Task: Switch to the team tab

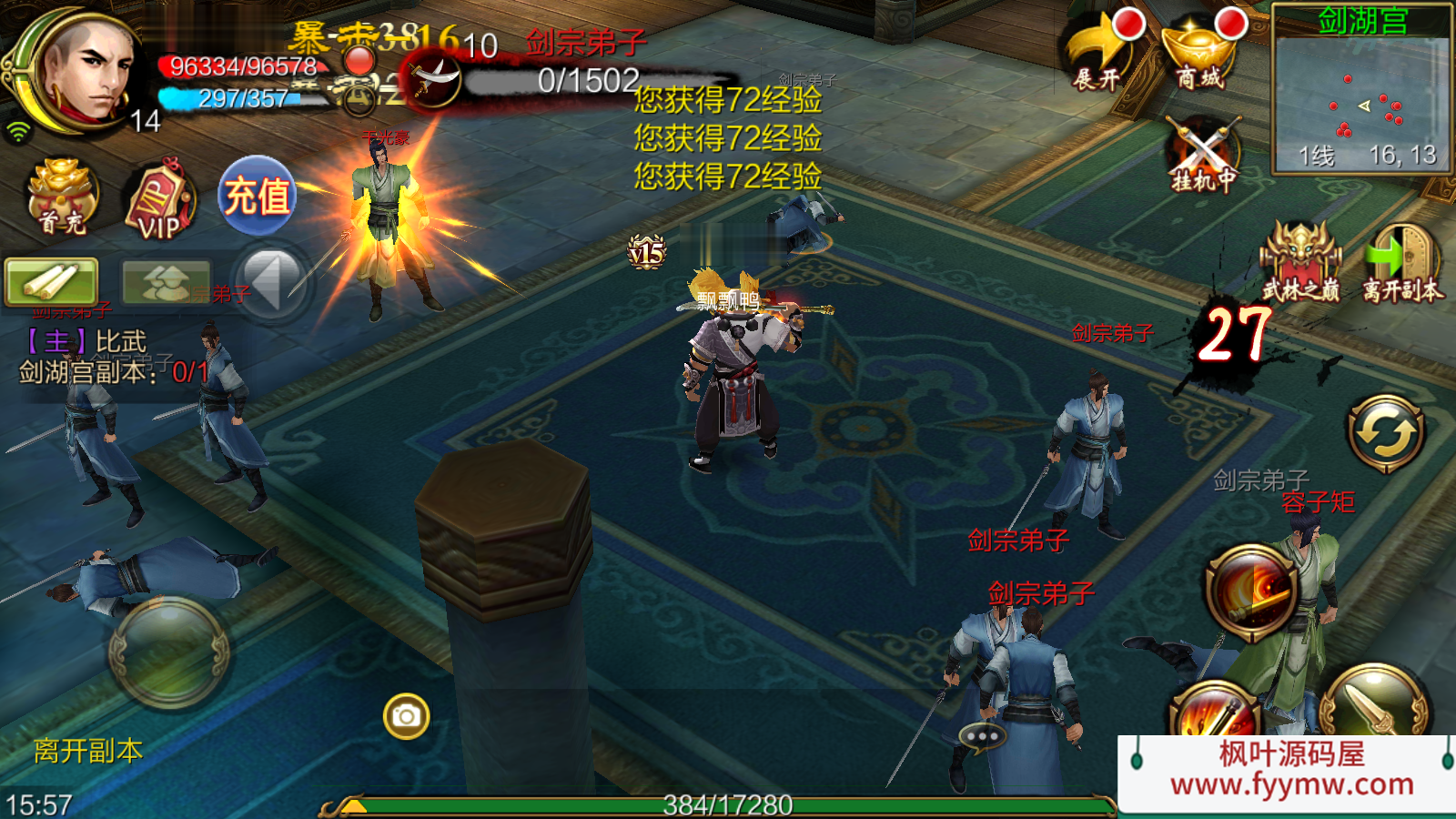Action: [x=165, y=282]
